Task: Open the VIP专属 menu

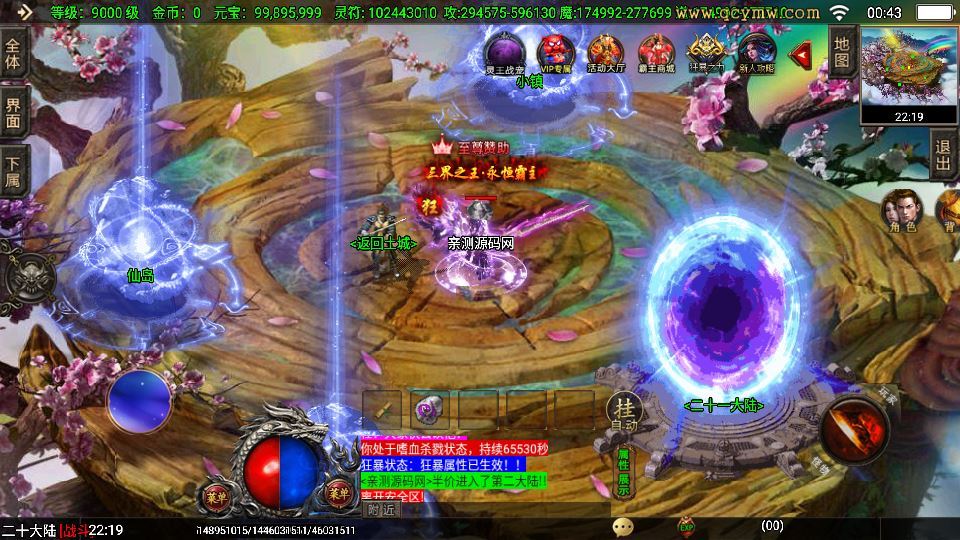Action: click(x=554, y=53)
